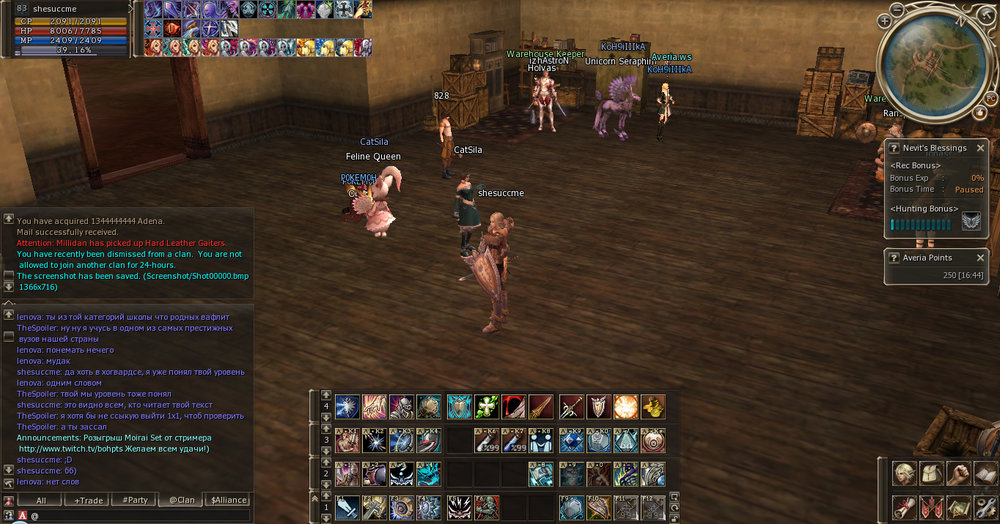Activate the F5 white claws skill
The height and width of the screenshot is (524, 1000).
460,507
